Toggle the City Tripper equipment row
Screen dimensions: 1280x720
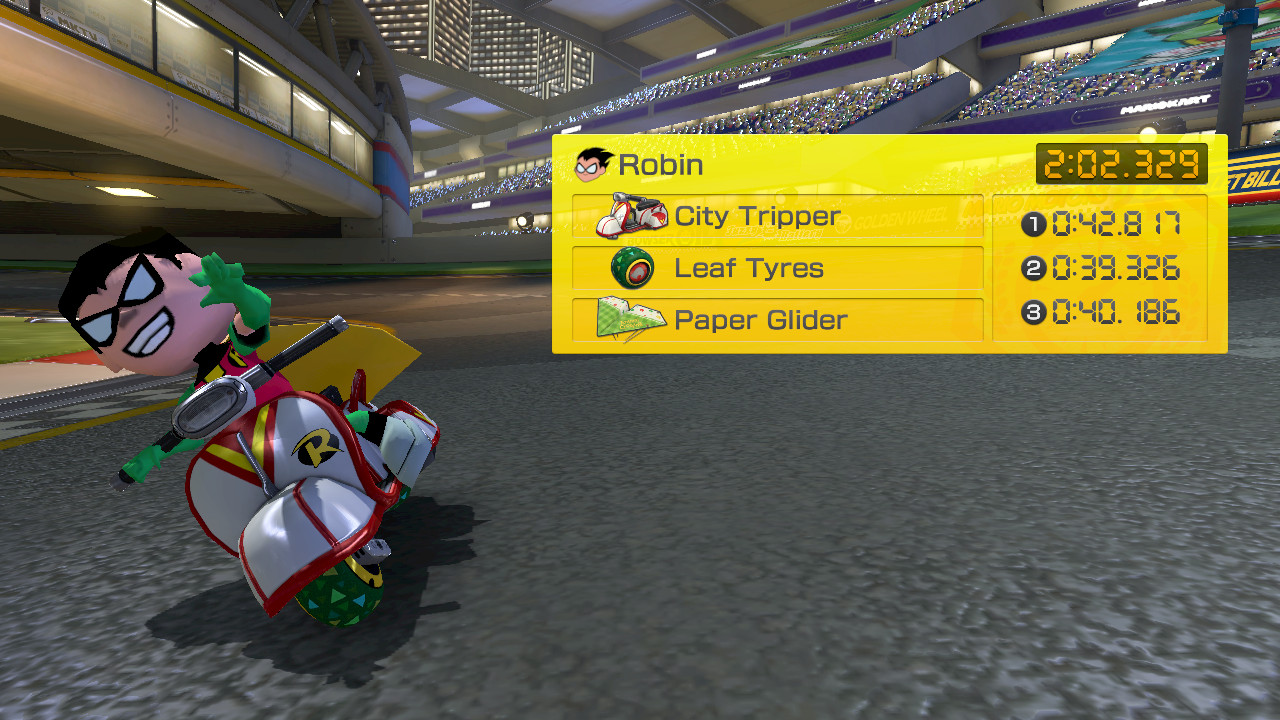tap(778, 215)
